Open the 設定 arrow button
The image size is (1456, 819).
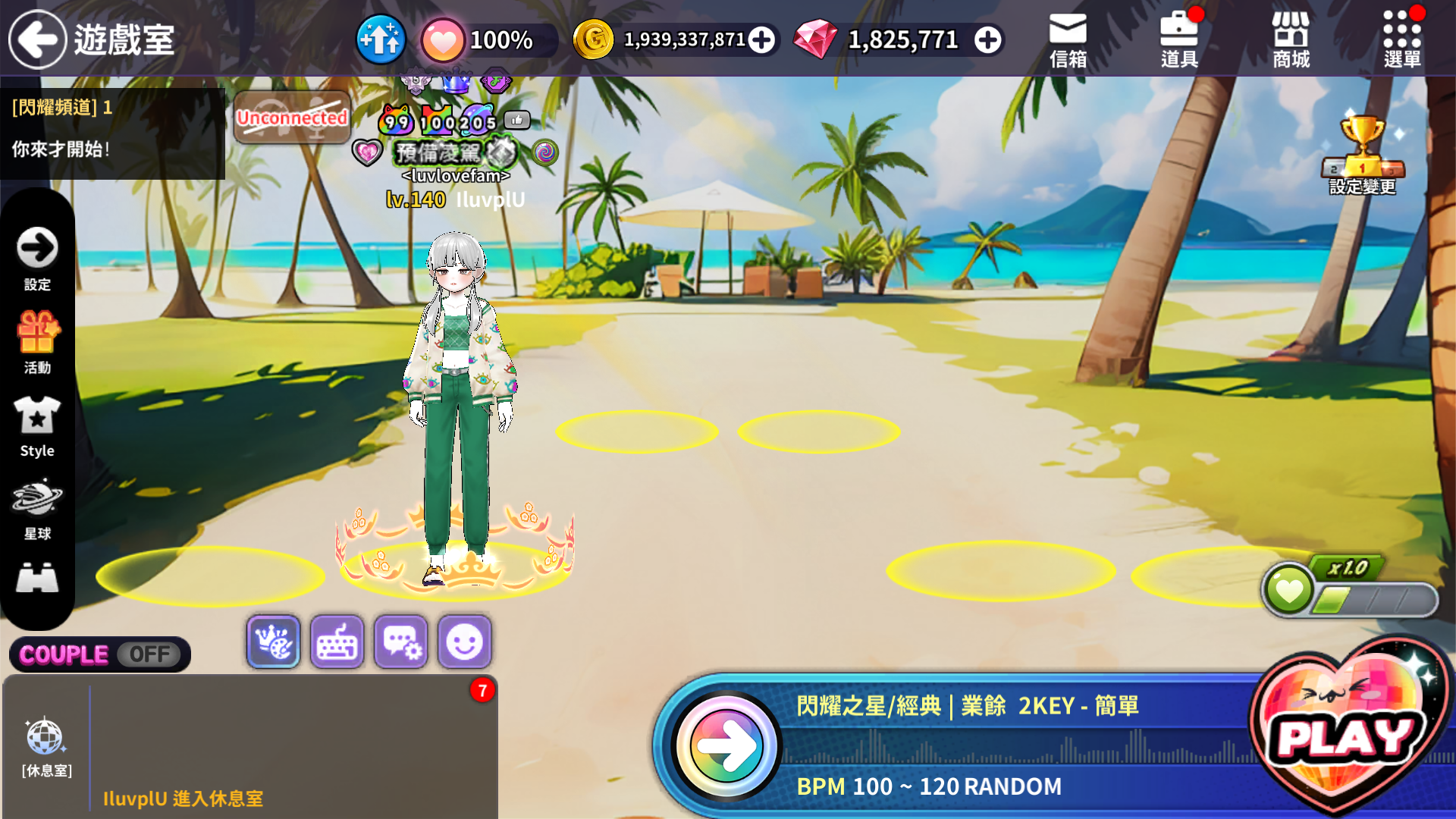pos(37,258)
